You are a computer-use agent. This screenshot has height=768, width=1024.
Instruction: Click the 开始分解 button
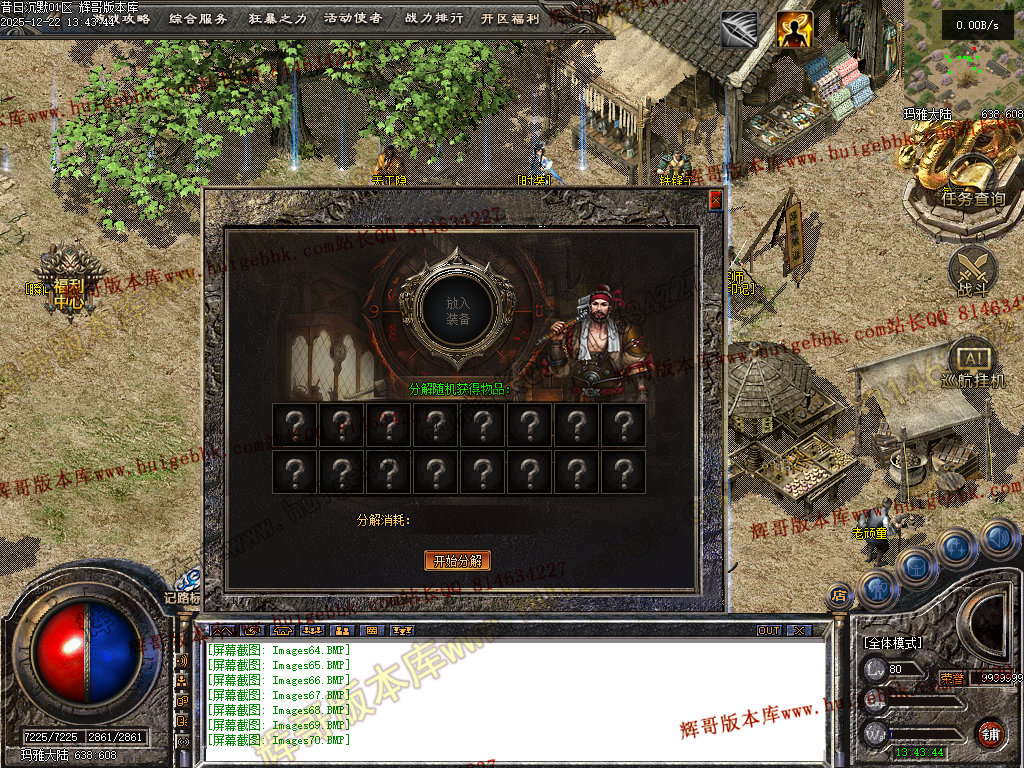click(x=458, y=560)
